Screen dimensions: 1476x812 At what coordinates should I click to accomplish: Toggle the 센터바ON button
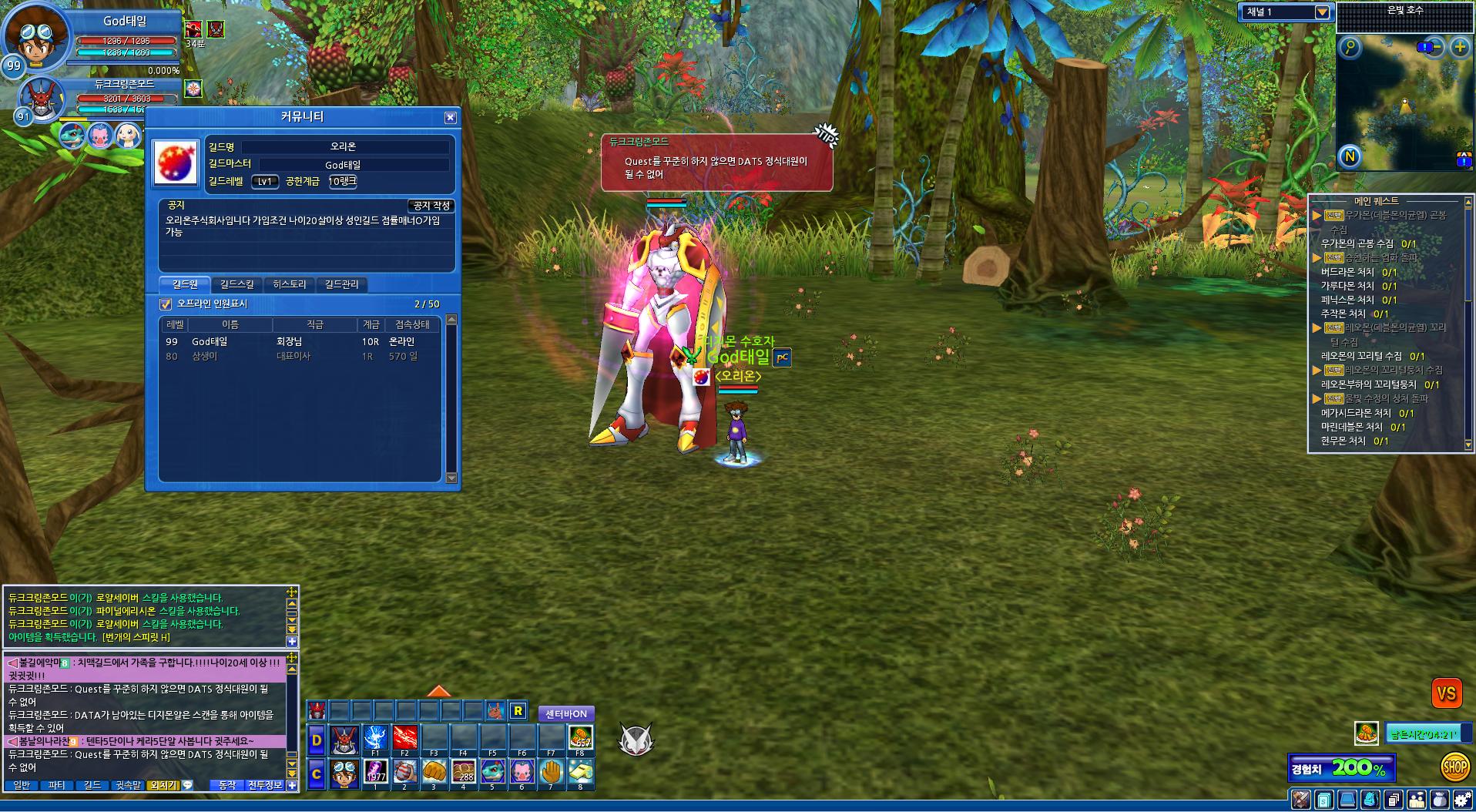coord(566,714)
